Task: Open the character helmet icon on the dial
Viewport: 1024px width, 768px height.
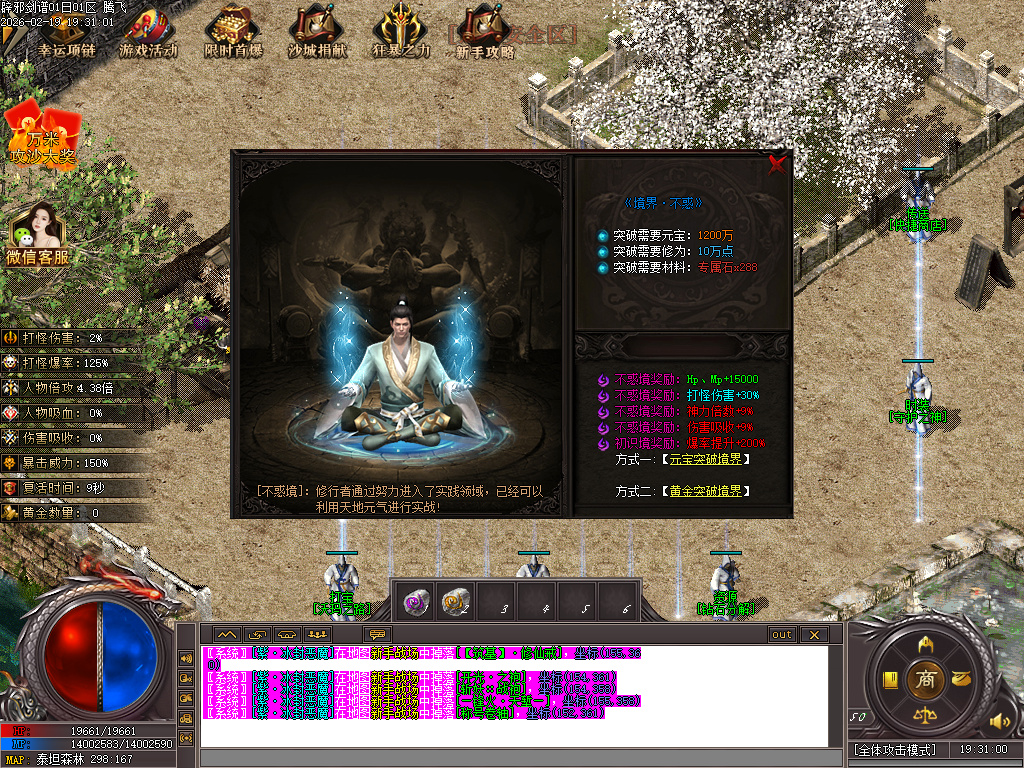Action: click(x=925, y=643)
